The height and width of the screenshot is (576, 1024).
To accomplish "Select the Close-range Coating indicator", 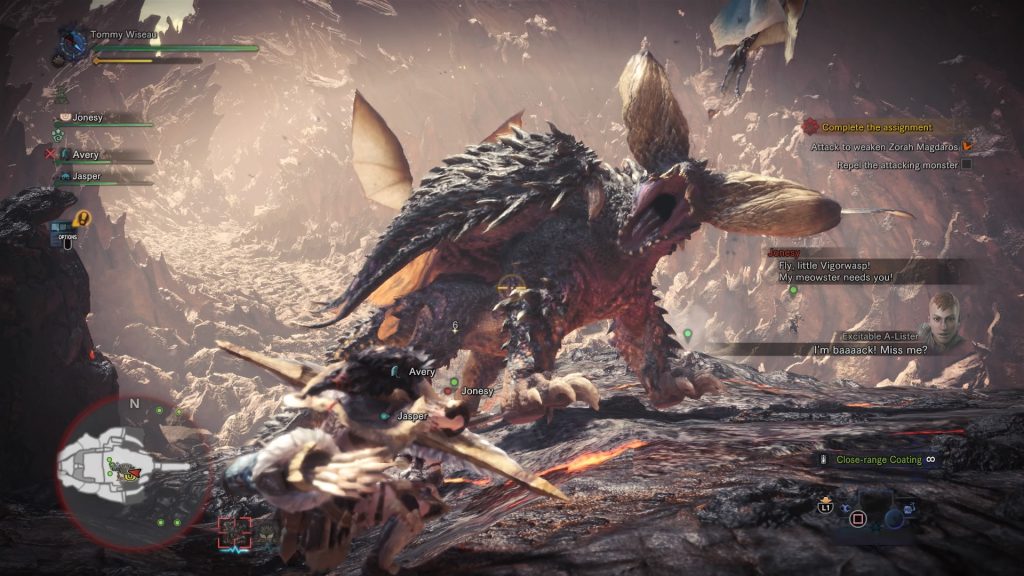I will [876, 459].
